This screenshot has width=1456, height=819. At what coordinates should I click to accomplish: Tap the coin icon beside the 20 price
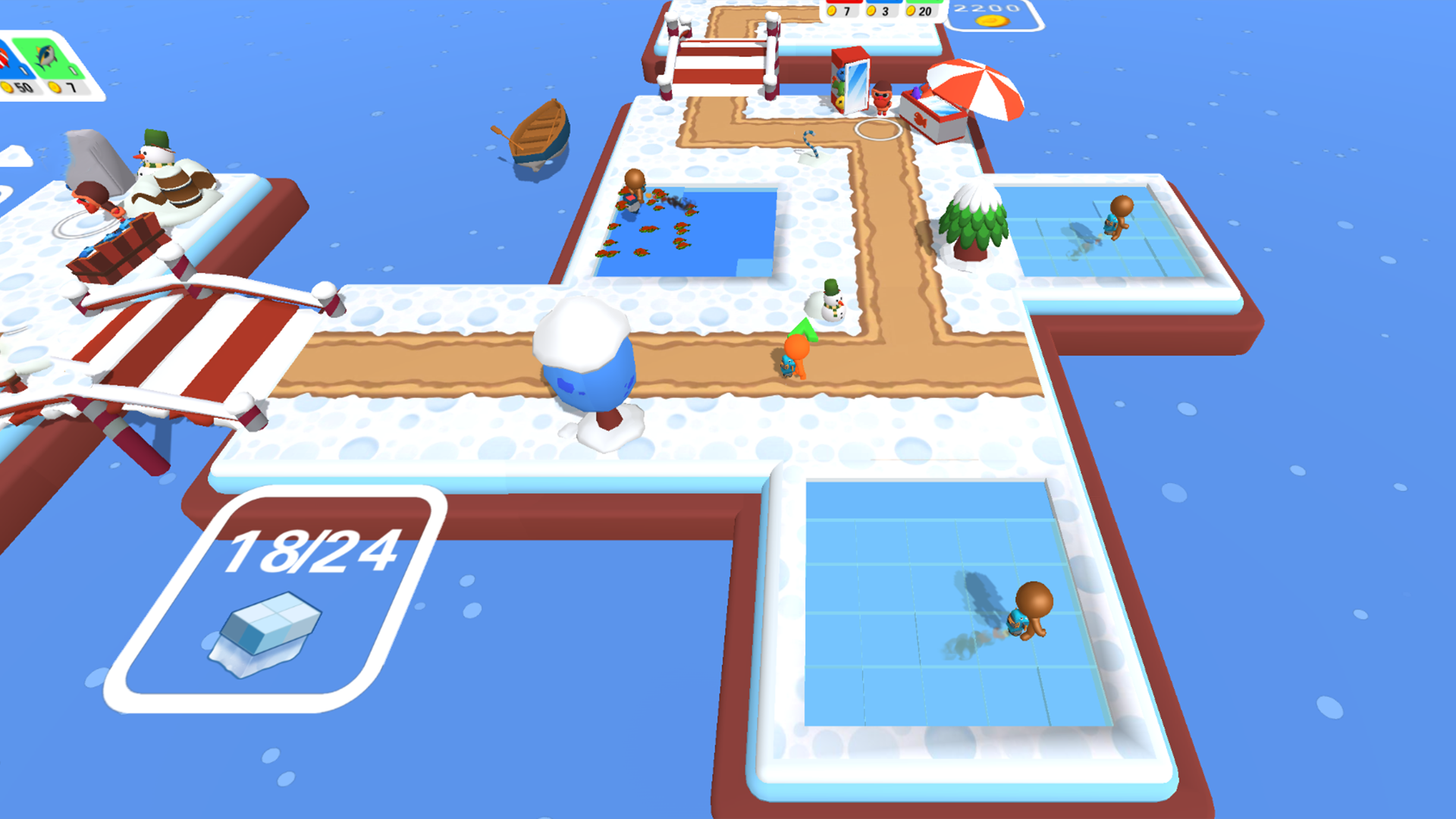(910, 11)
